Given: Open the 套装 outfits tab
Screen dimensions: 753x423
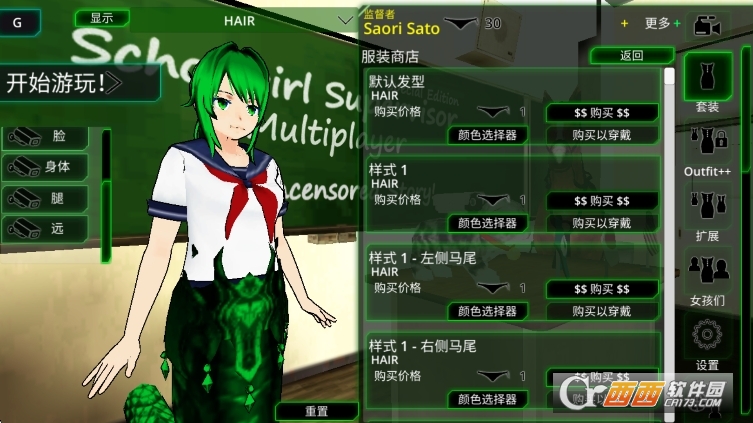Looking at the screenshot, I should (x=707, y=85).
